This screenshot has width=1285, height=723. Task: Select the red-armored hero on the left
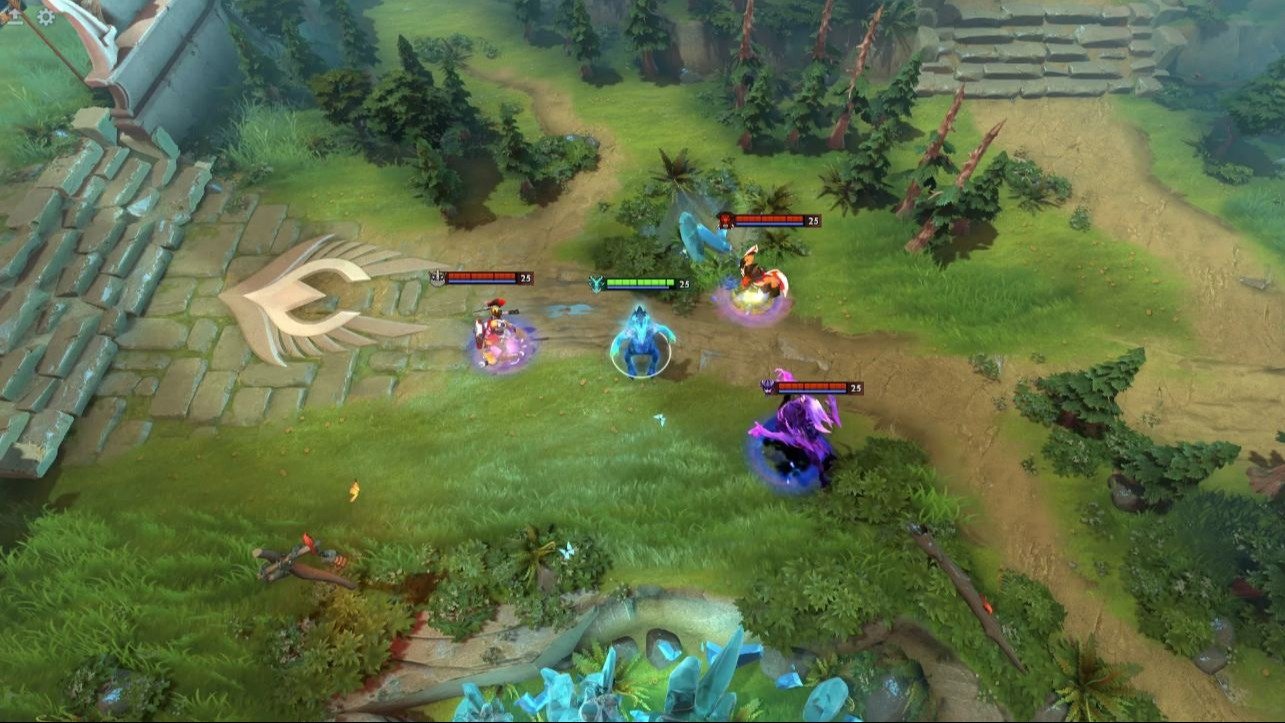click(x=493, y=332)
